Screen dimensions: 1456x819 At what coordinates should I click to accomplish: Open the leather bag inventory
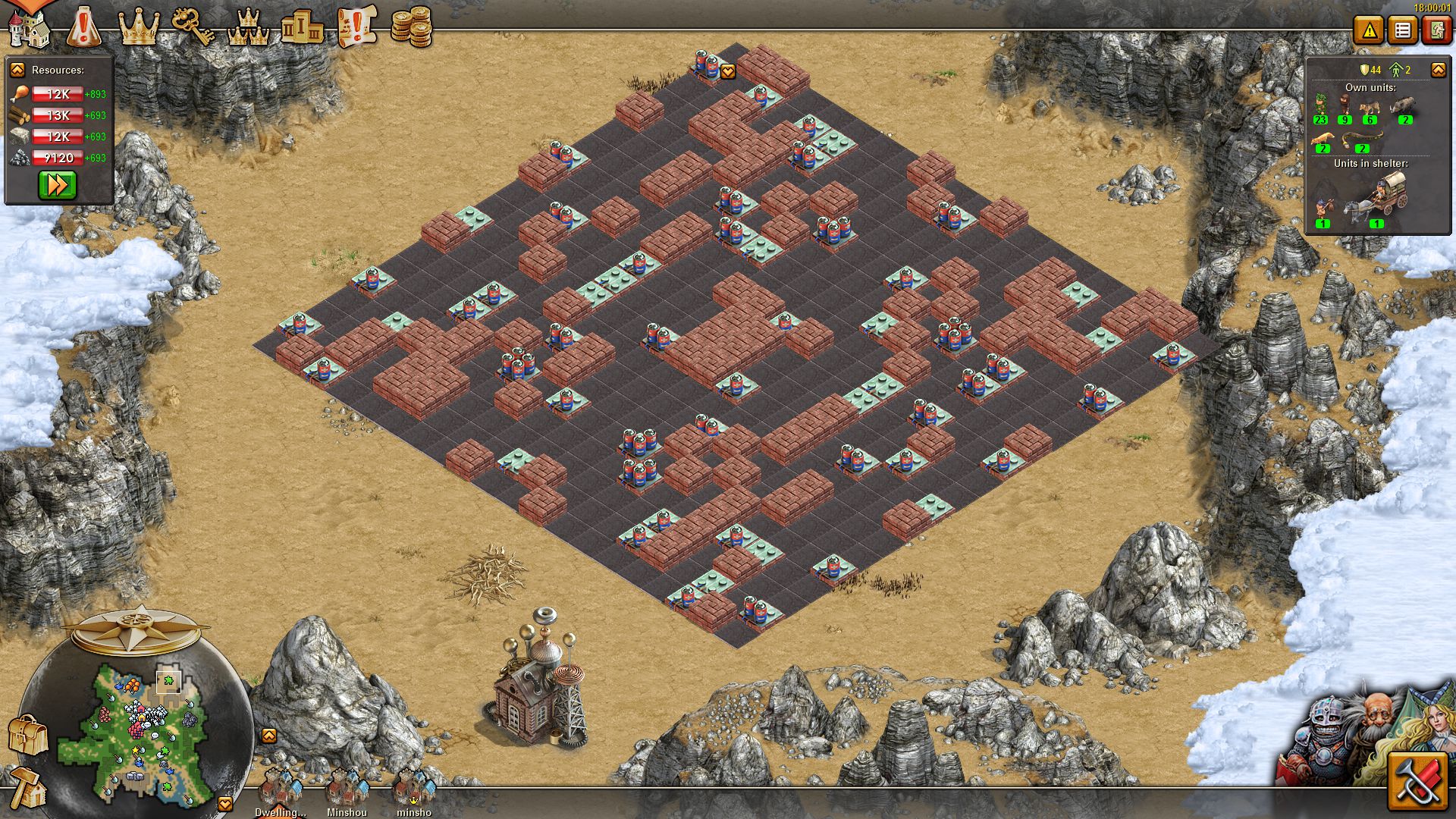tap(27, 734)
